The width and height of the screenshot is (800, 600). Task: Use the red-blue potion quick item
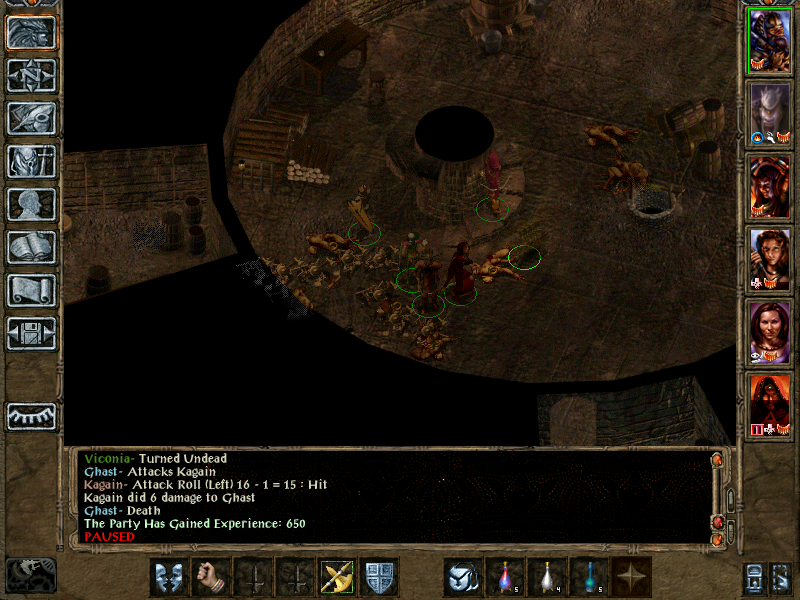[505, 577]
